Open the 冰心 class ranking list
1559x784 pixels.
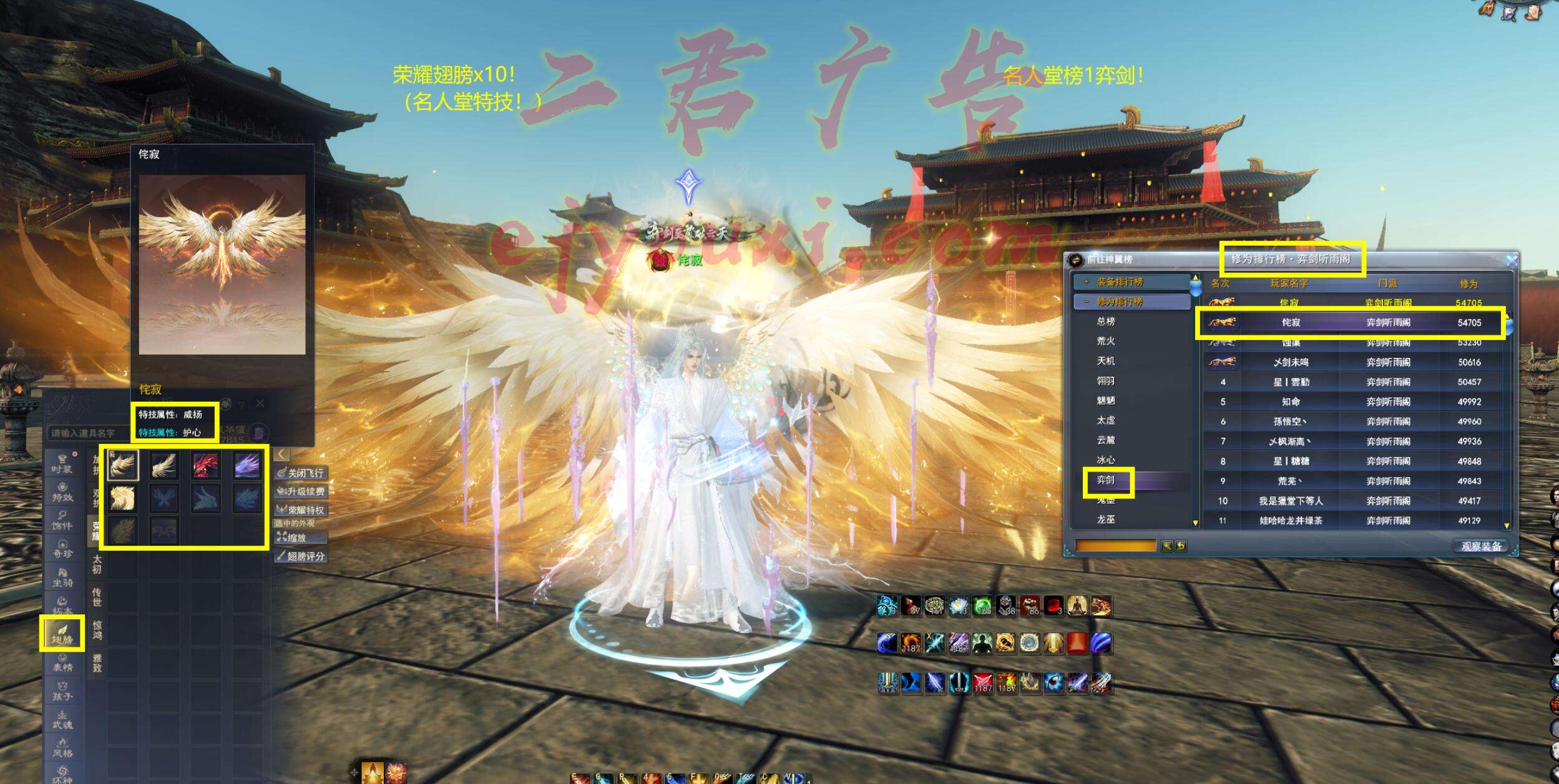(1106, 460)
